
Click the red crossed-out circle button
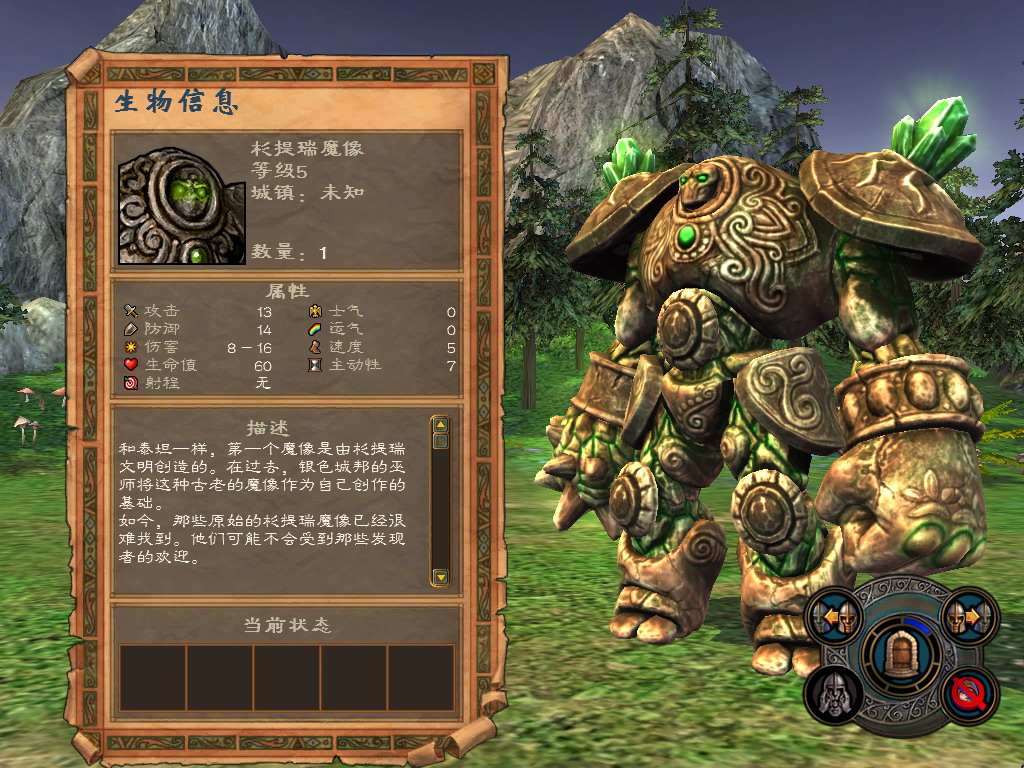pyautogui.click(x=969, y=692)
